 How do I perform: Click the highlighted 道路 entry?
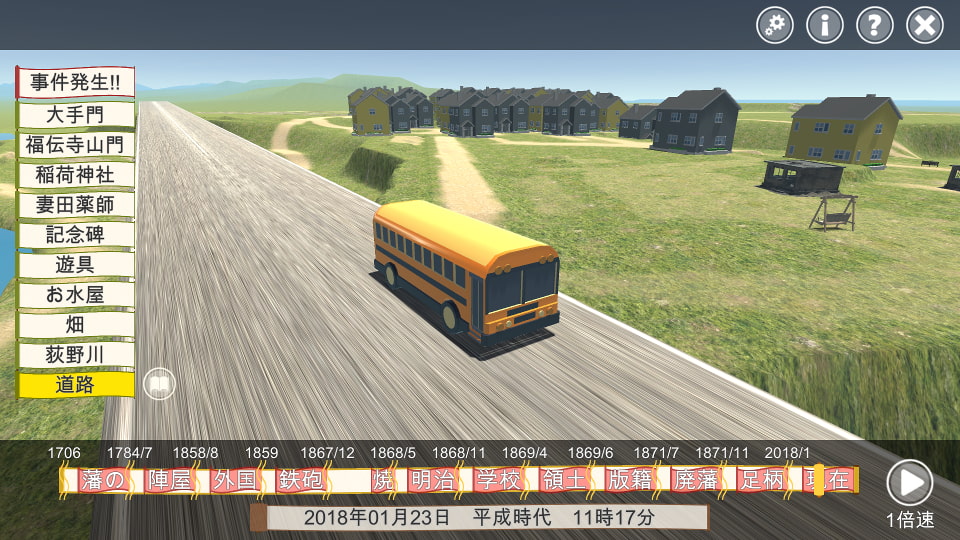coord(76,384)
